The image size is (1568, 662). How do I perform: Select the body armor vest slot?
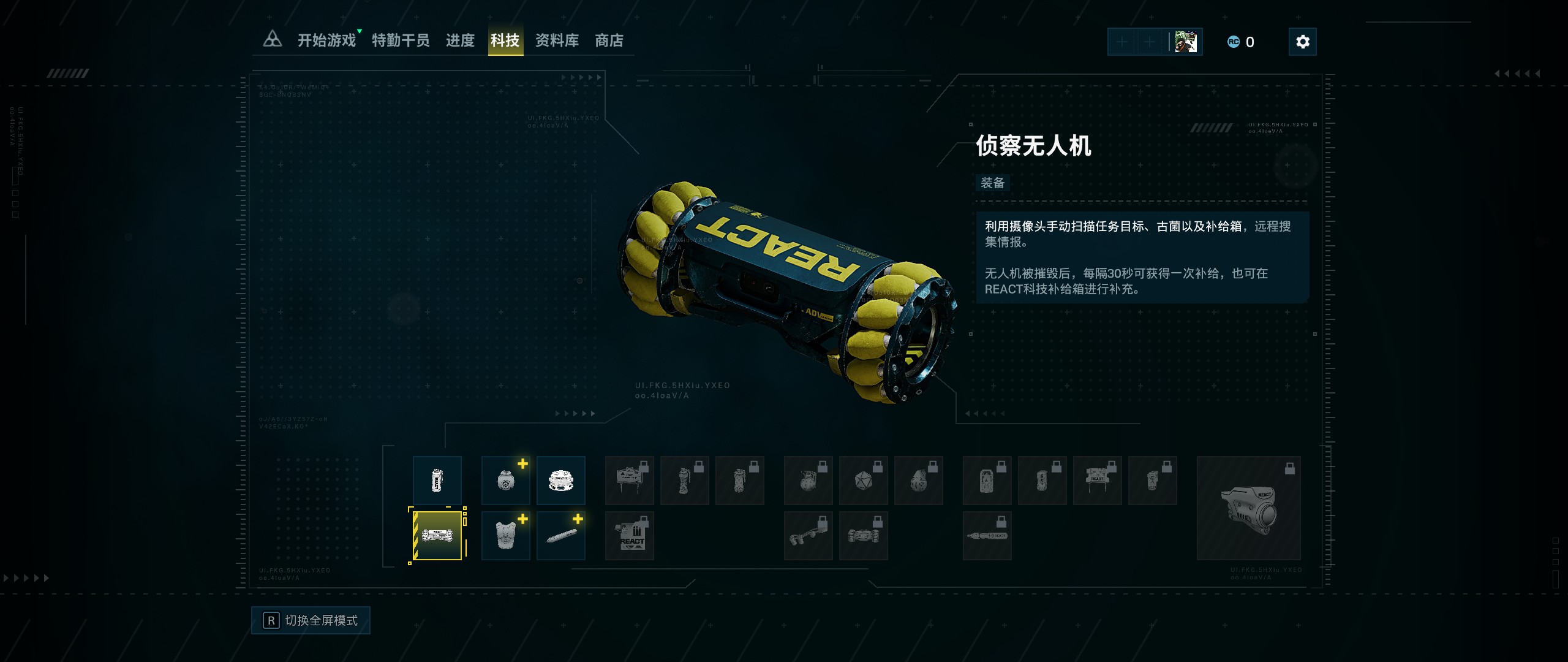tap(505, 536)
